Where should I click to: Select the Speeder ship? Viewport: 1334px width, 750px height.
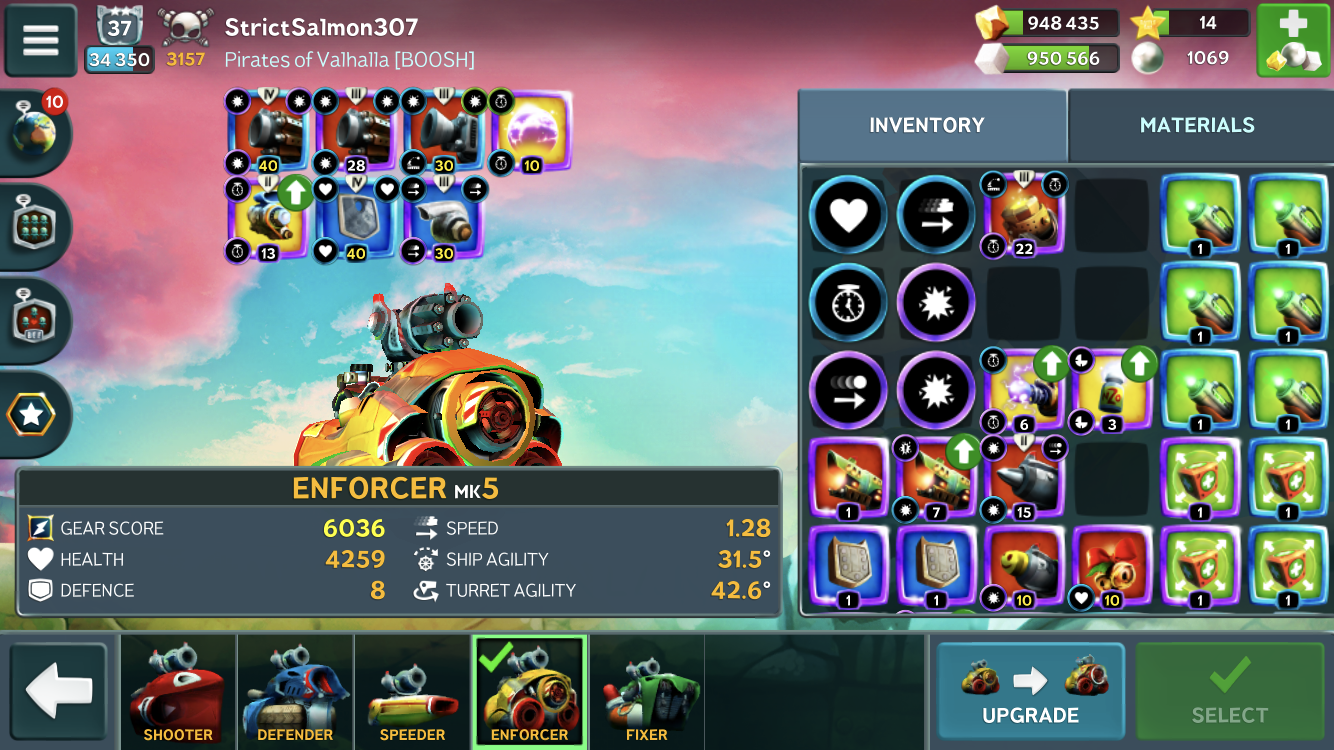(412, 691)
